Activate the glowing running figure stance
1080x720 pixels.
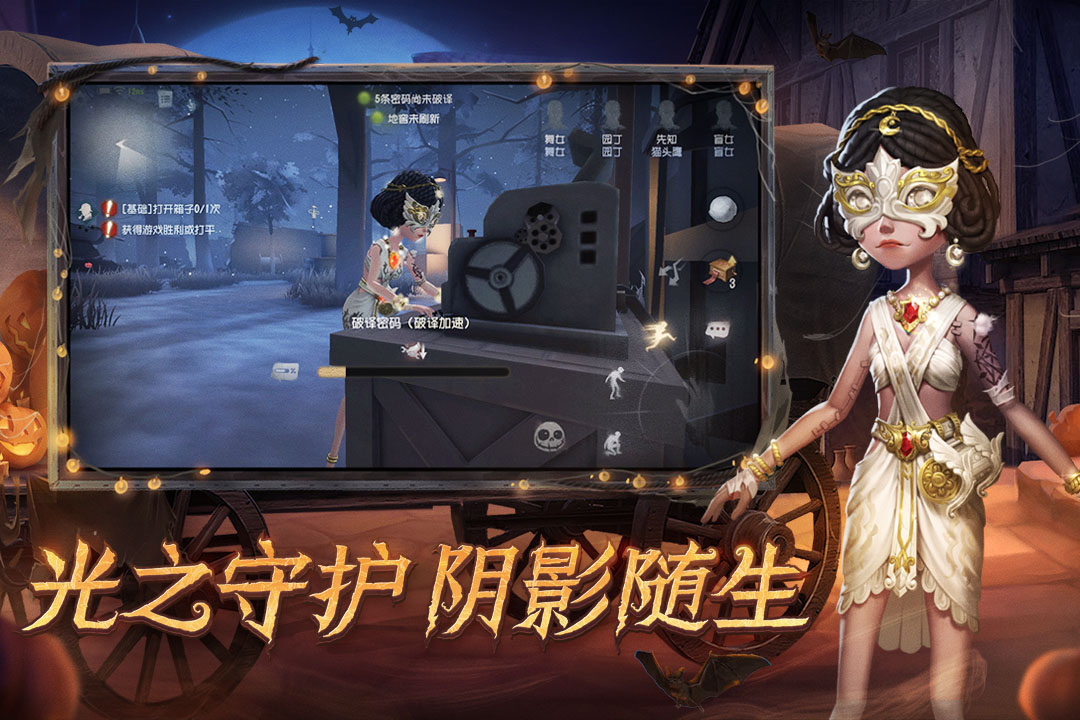click(659, 334)
